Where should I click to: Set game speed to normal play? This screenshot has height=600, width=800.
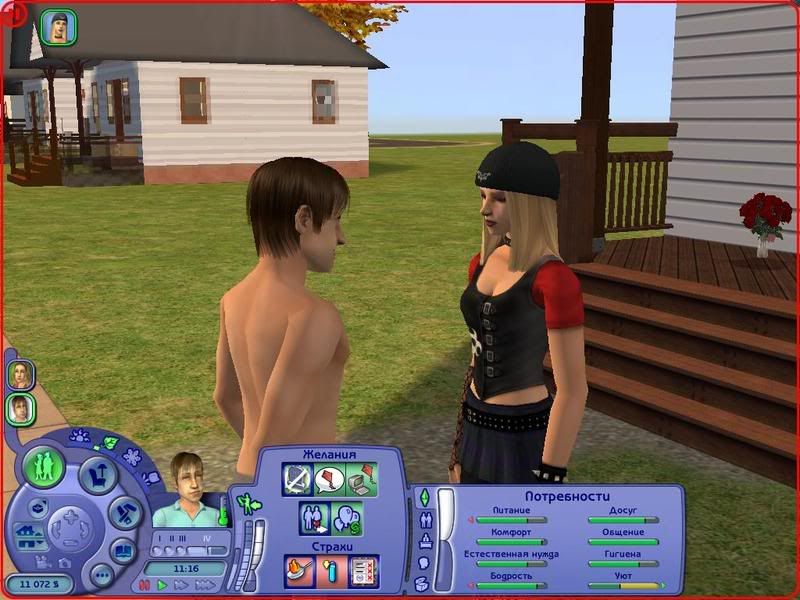[x=163, y=585]
